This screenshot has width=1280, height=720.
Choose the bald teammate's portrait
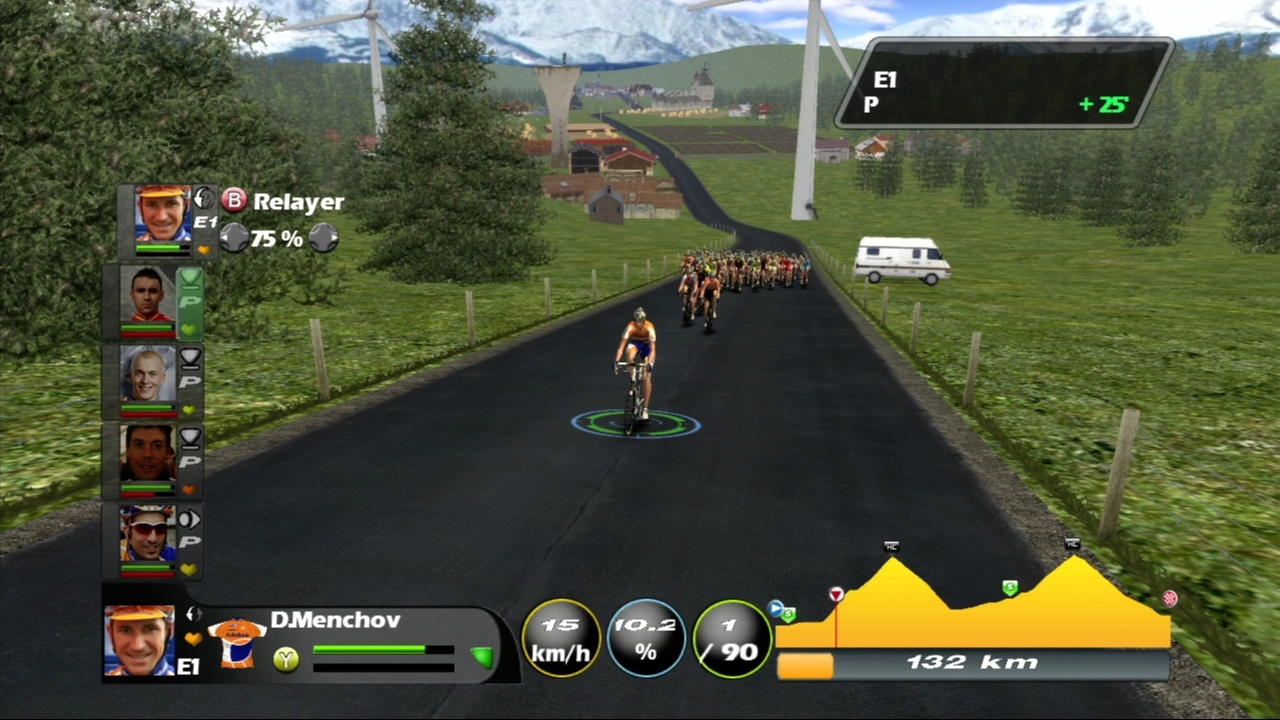pos(148,375)
